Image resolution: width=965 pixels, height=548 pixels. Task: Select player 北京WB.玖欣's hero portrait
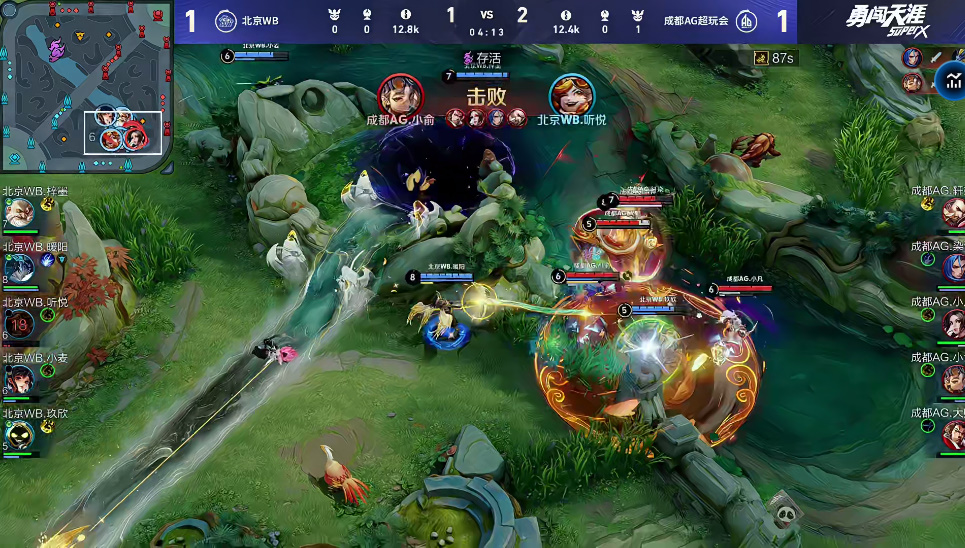(x=19, y=433)
